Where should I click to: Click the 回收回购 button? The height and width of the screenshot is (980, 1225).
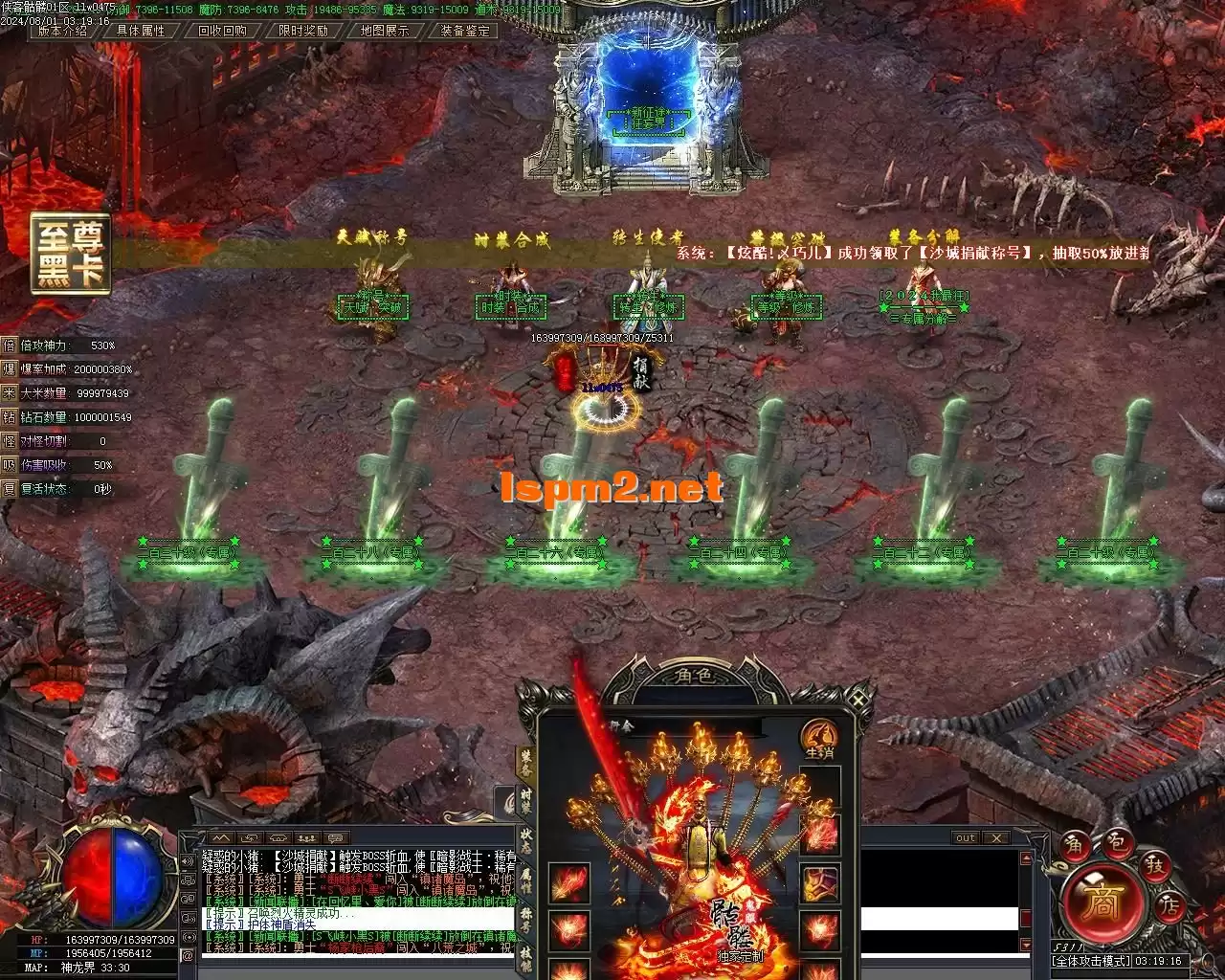pos(222,31)
